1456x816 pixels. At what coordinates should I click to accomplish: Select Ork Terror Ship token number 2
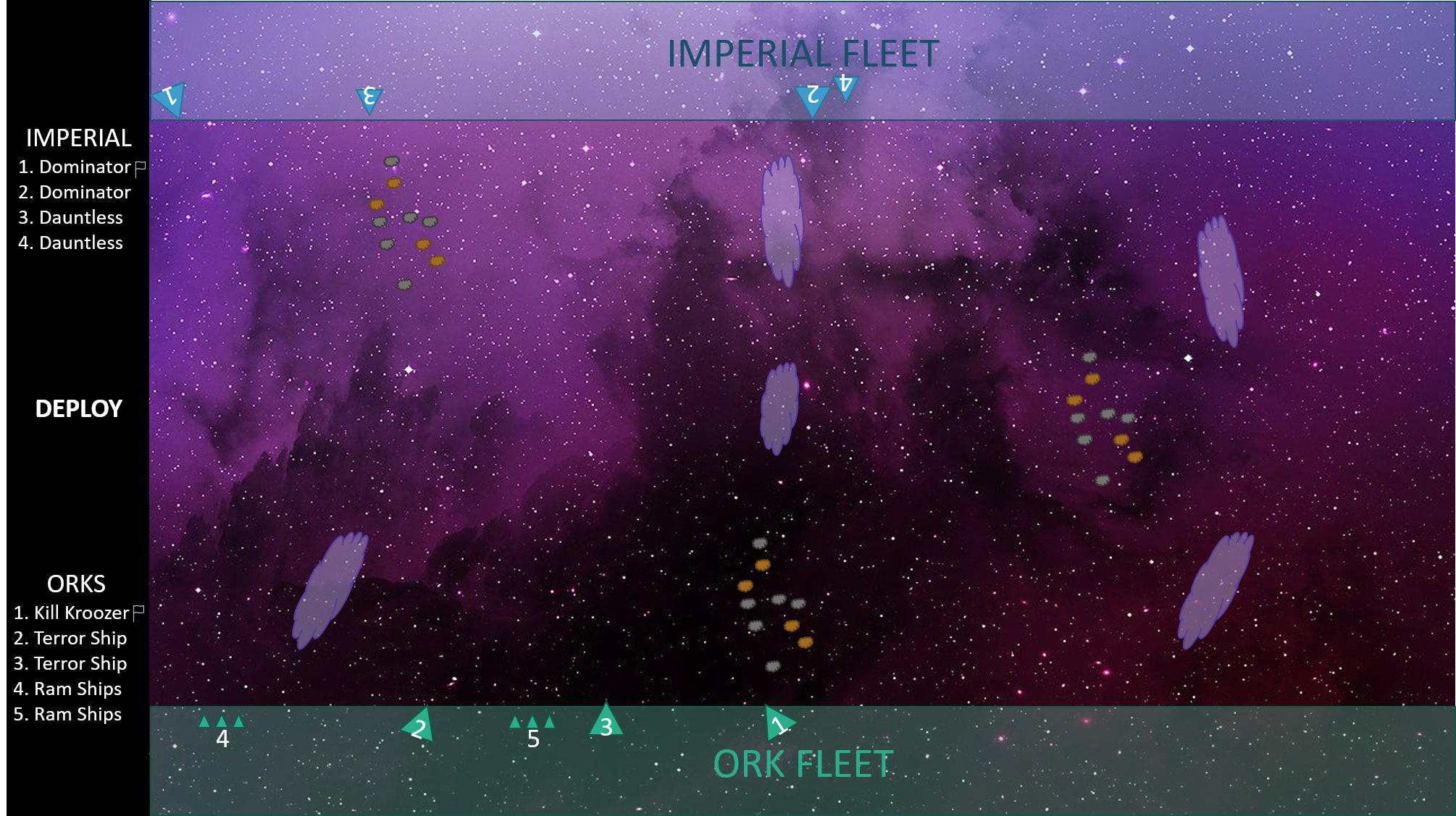pos(419,727)
